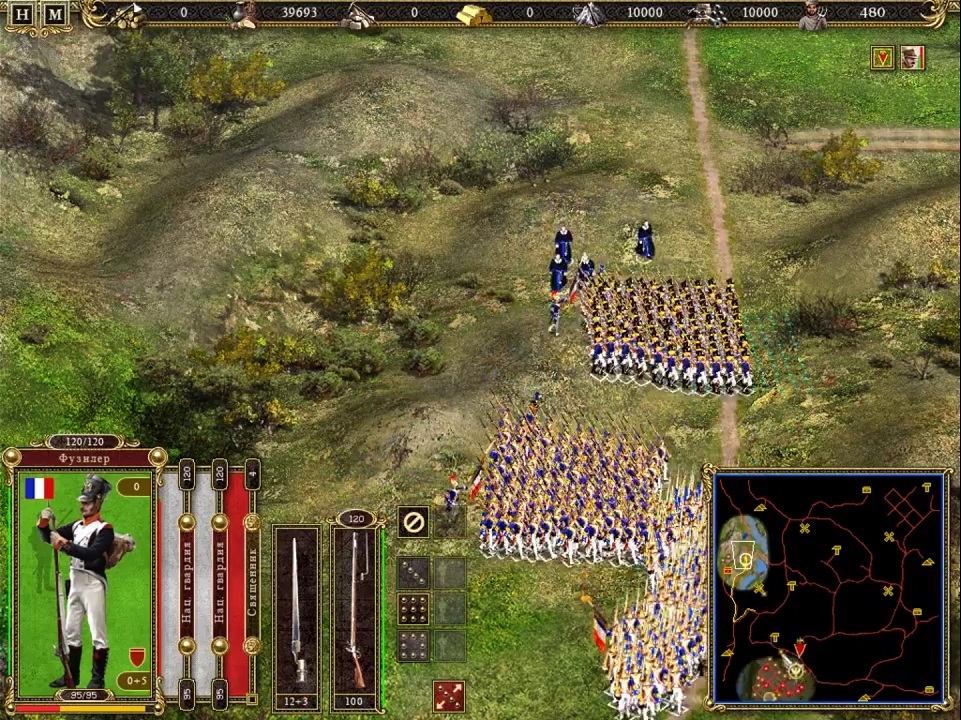Activate the stop order icon

coord(413,521)
